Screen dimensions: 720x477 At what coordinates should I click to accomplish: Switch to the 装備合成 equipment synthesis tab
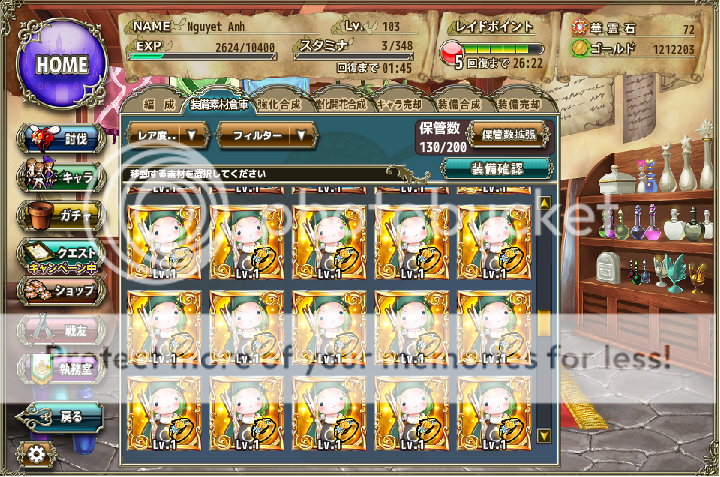pyautogui.click(x=459, y=104)
